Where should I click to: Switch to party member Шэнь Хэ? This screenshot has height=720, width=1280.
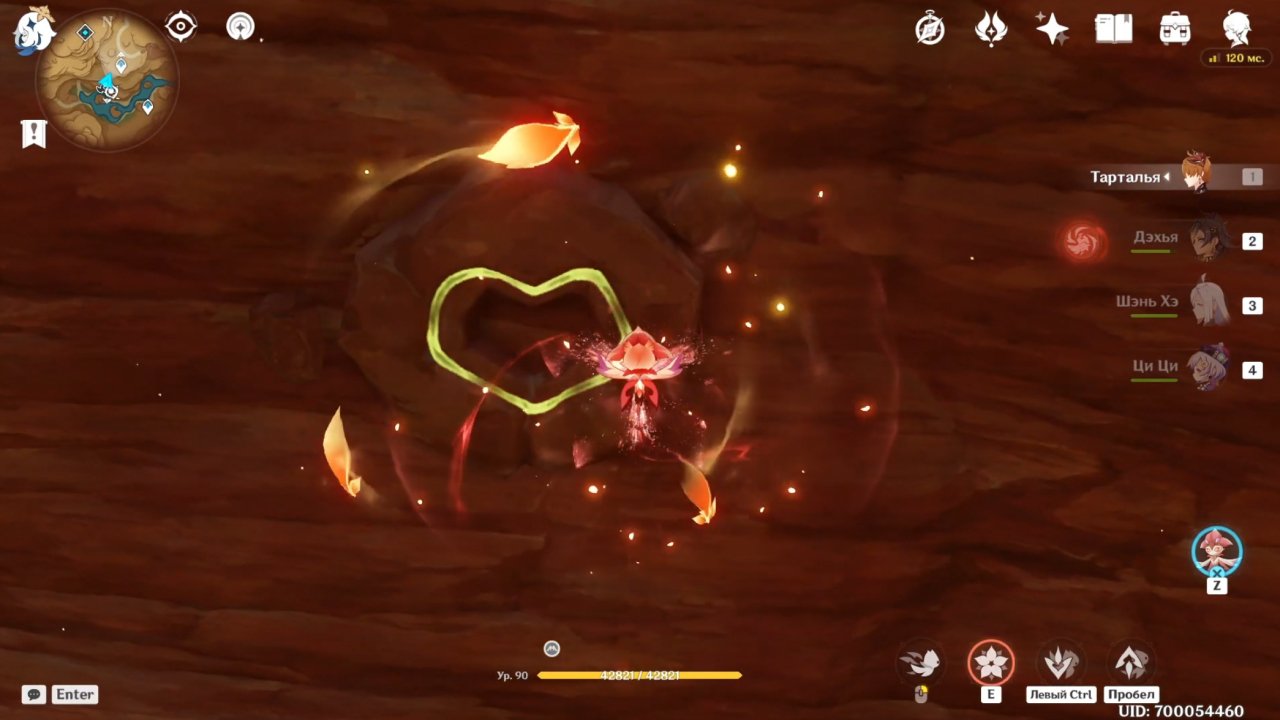1210,303
